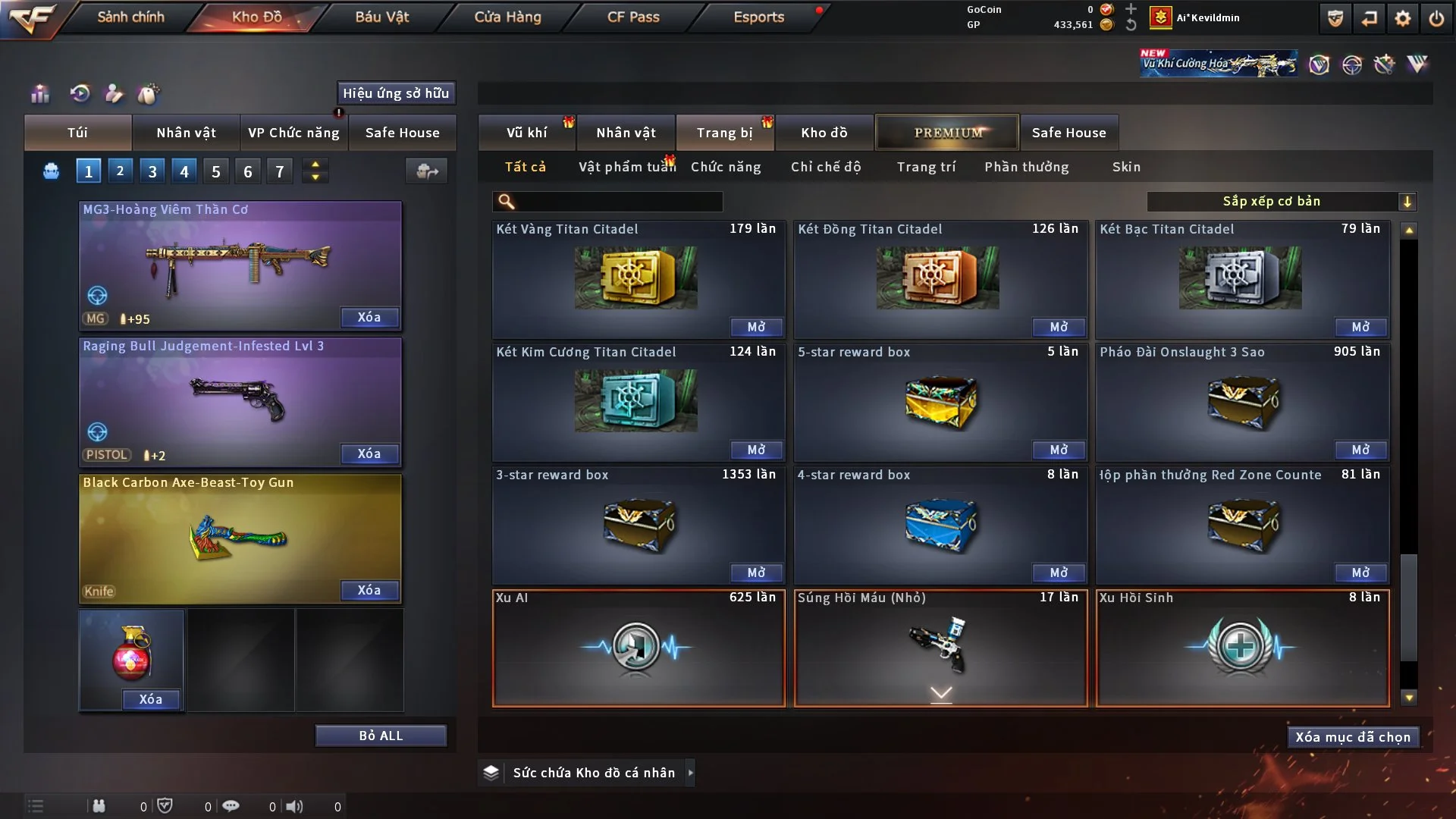The height and width of the screenshot is (819, 1456).
Task: Click the item search field
Action: point(618,202)
